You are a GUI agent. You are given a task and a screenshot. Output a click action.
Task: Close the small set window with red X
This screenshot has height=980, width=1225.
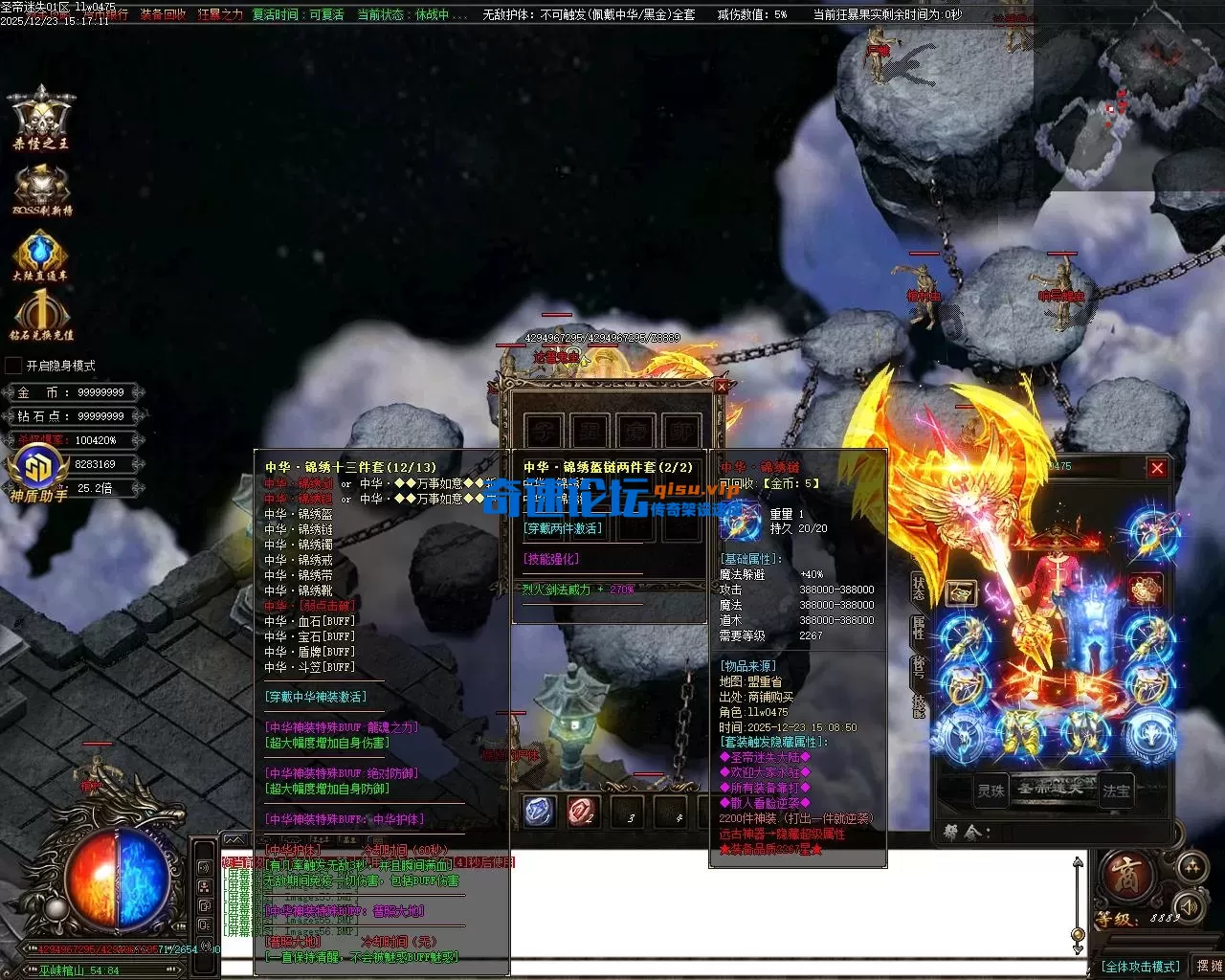pos(722,386)
